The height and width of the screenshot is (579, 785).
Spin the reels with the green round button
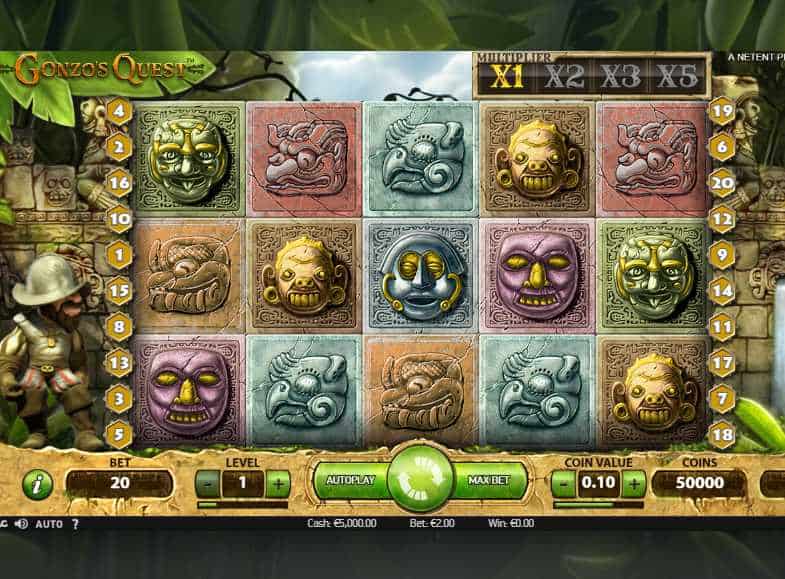pyautogui.click(x=420, y=480)
